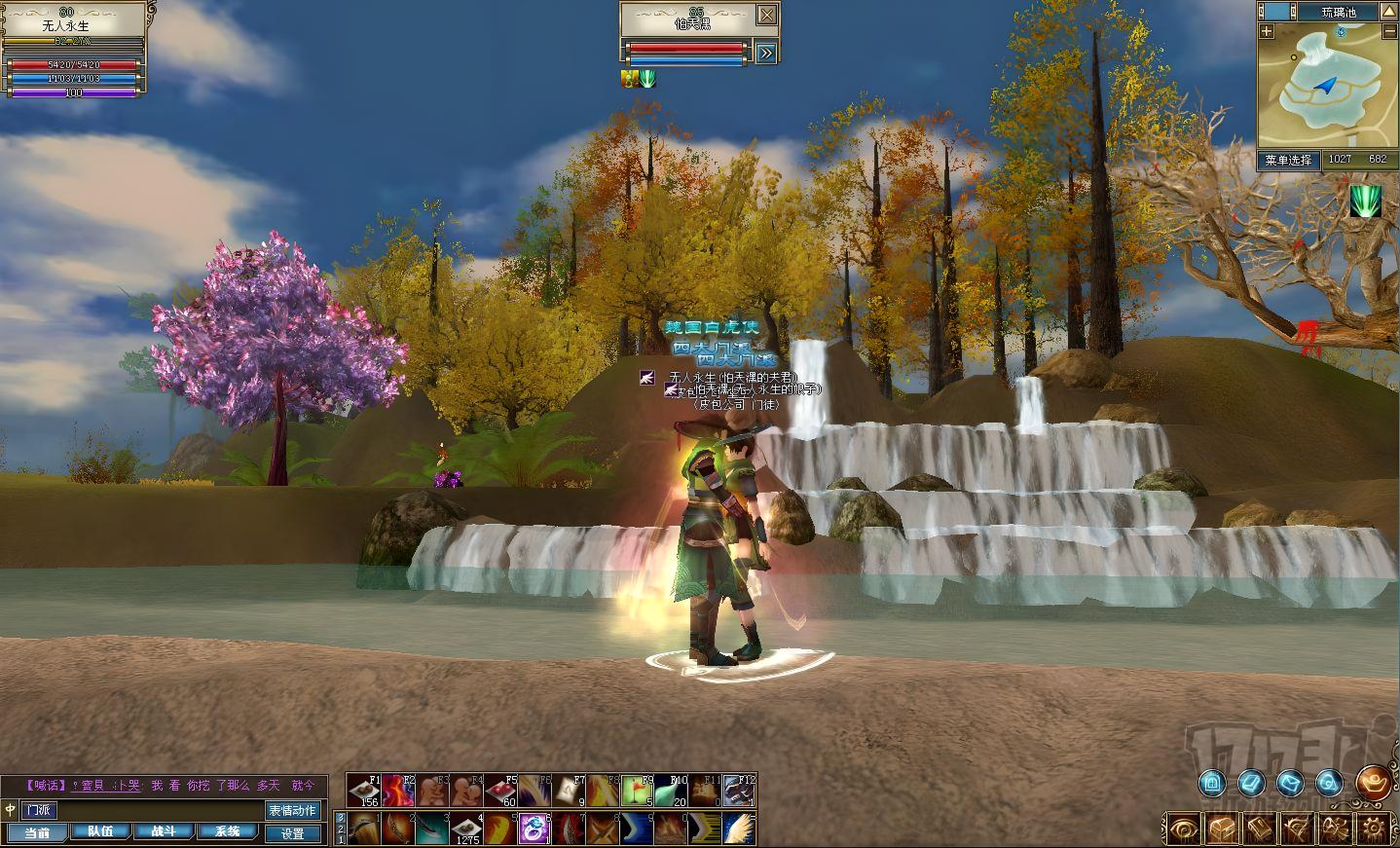
Task: Use the purple ring item in slot 6
Action: pyautogui.click(x=533, y=828)
